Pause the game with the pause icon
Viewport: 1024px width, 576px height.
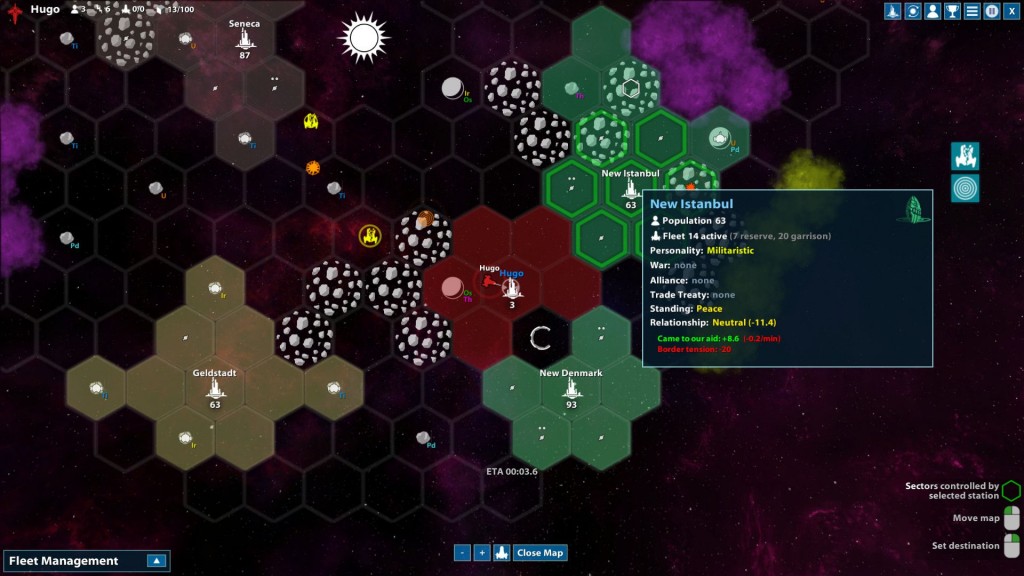[991, 11]
